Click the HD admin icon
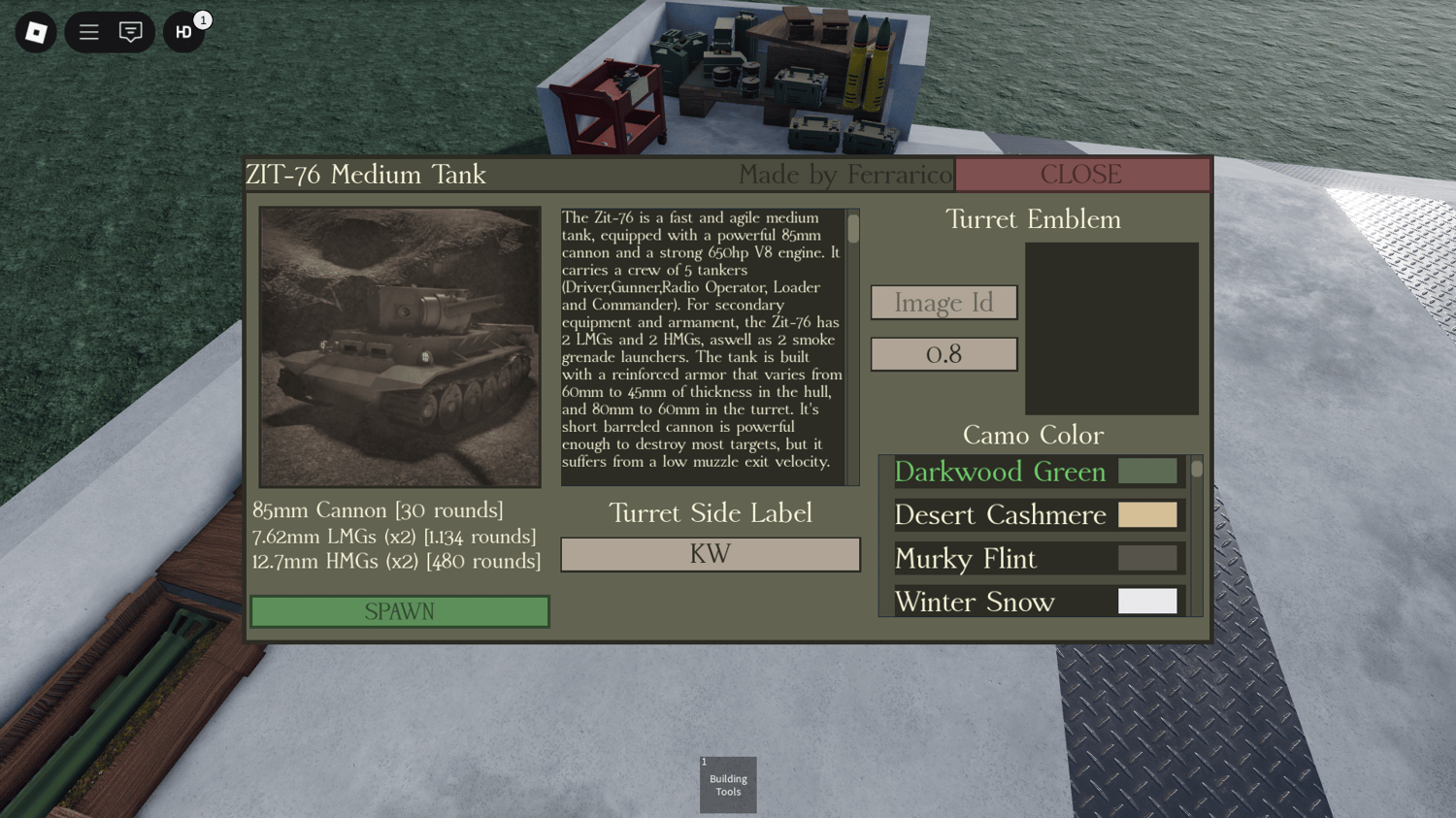 pos(183,33)
